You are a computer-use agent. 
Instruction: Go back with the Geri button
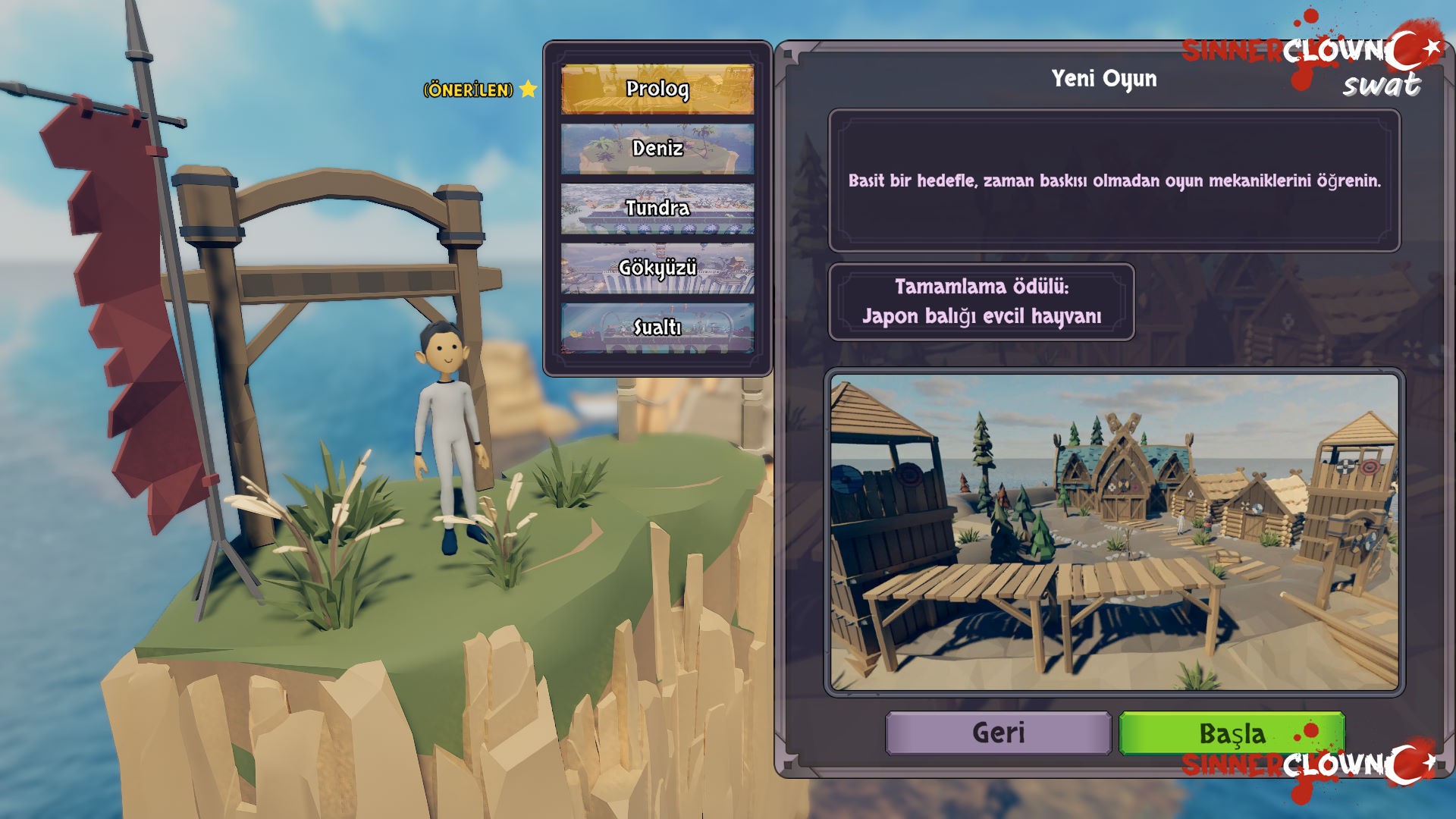(x=998, y=733)
